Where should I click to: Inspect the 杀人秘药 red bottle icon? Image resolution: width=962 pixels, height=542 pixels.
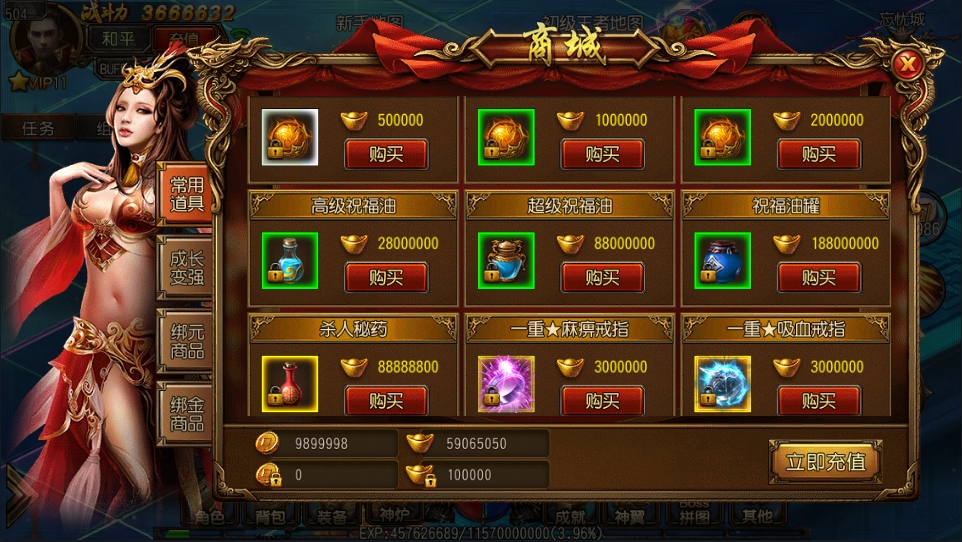pos(290,383)
